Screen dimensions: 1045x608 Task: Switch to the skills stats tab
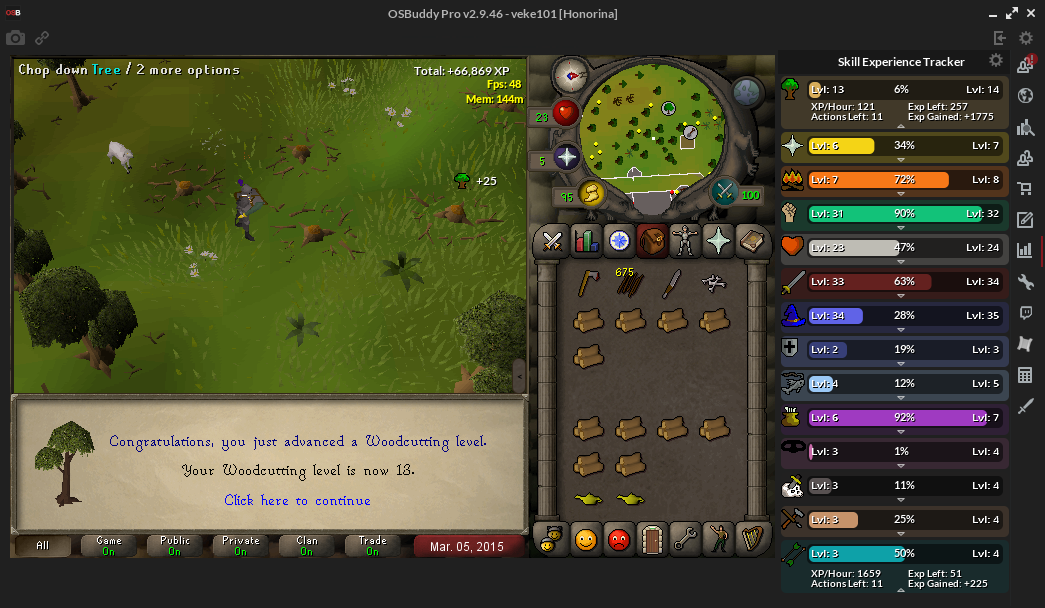tap(586, 241)
